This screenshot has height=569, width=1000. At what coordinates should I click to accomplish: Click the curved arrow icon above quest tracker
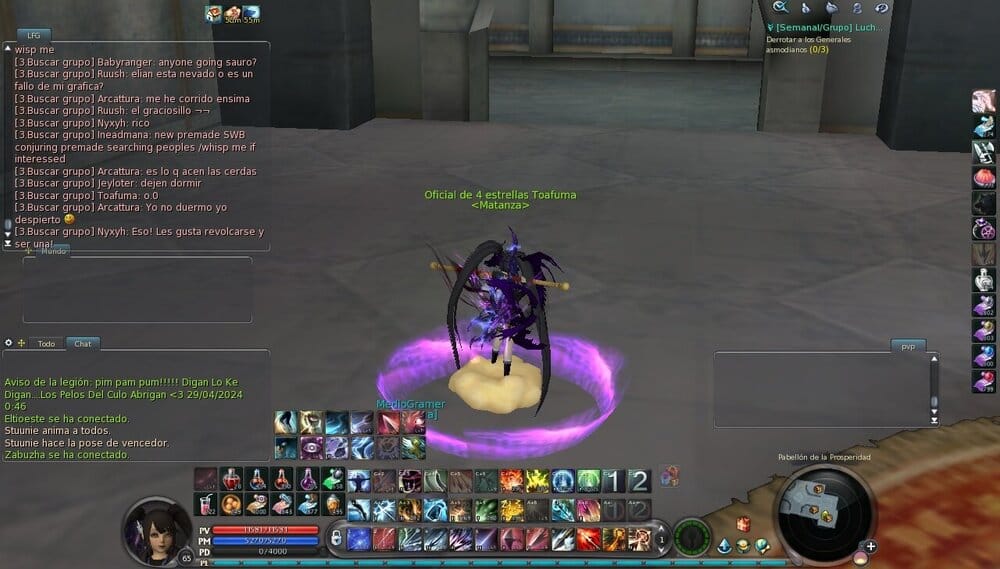coord(881,8)
